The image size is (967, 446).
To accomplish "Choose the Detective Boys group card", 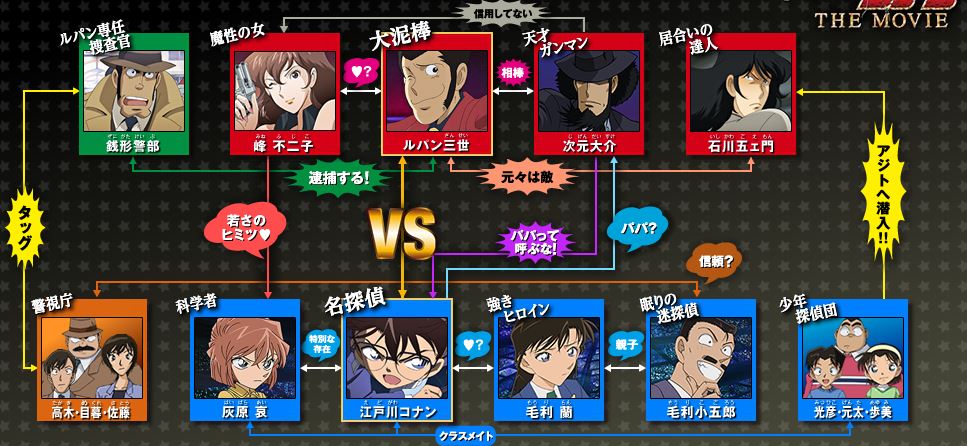I will click(x=854, y=361).
